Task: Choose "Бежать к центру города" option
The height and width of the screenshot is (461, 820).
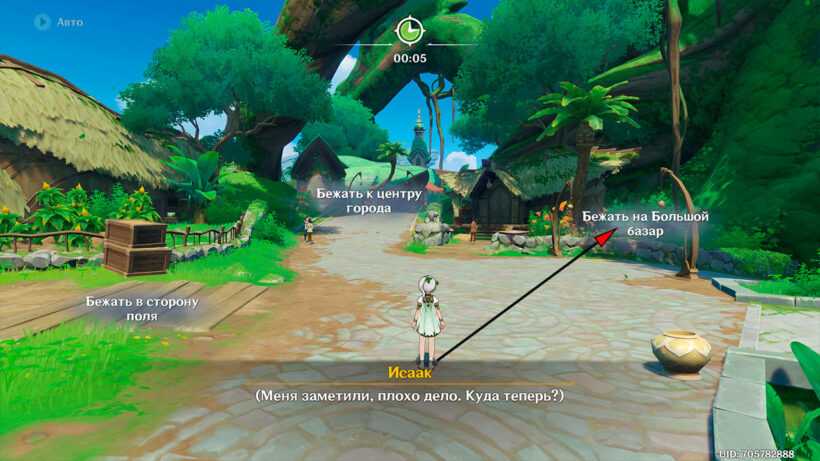Action: pos(368,200)
